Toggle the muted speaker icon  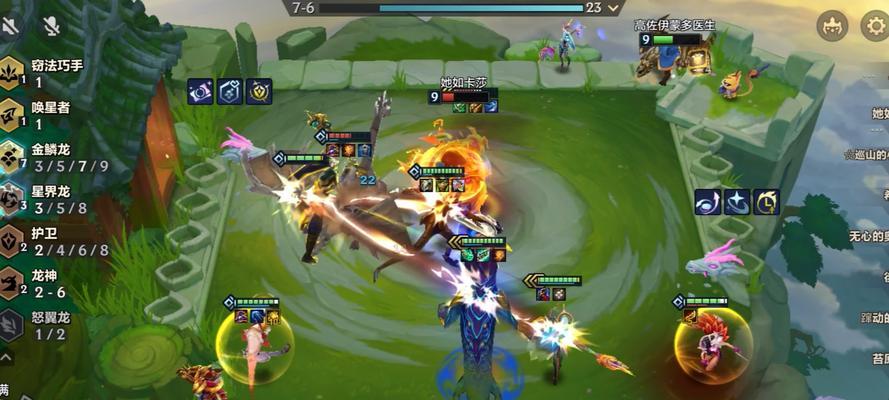[x=10, y=26]
